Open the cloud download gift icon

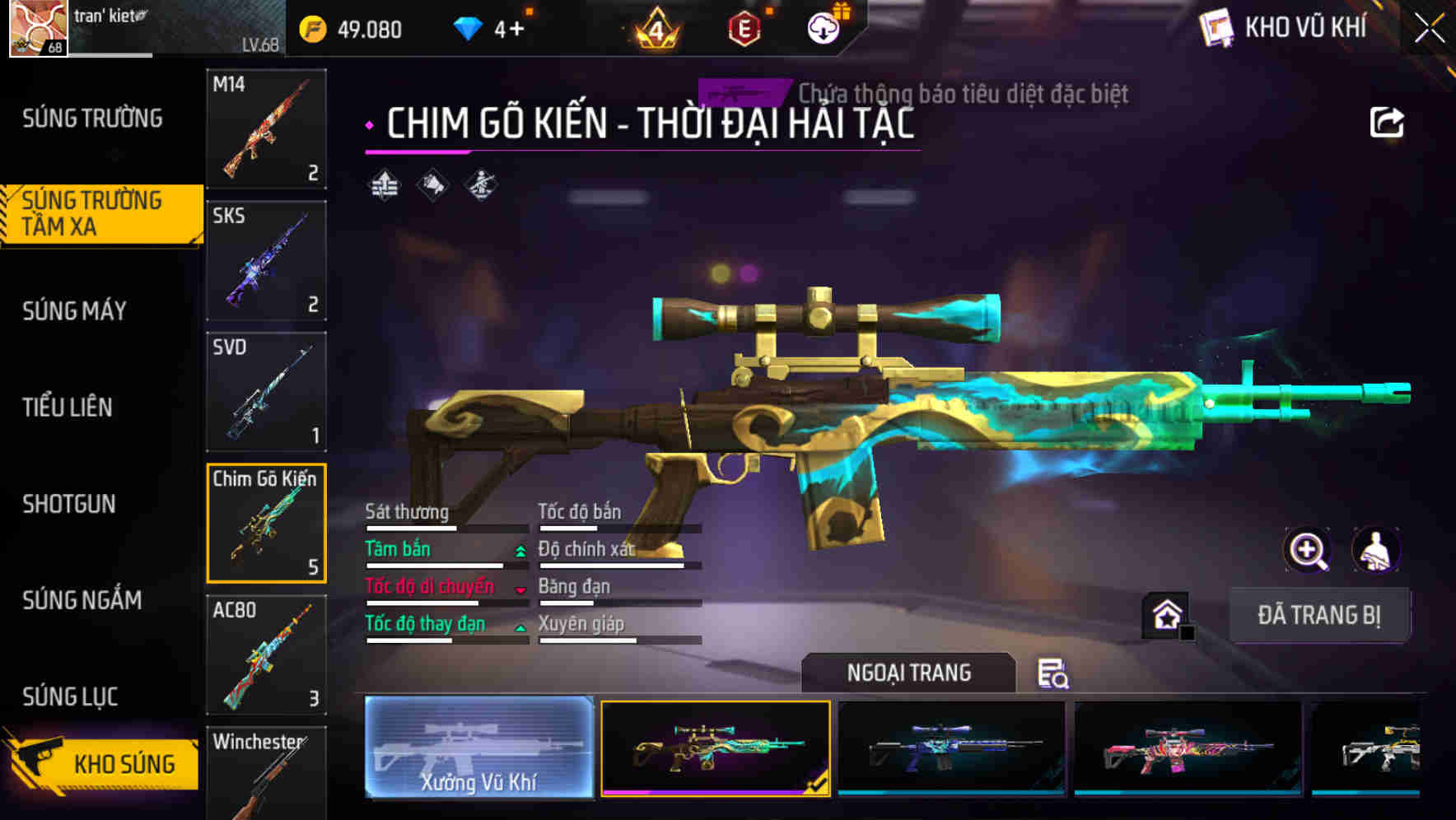coord(823,27)
